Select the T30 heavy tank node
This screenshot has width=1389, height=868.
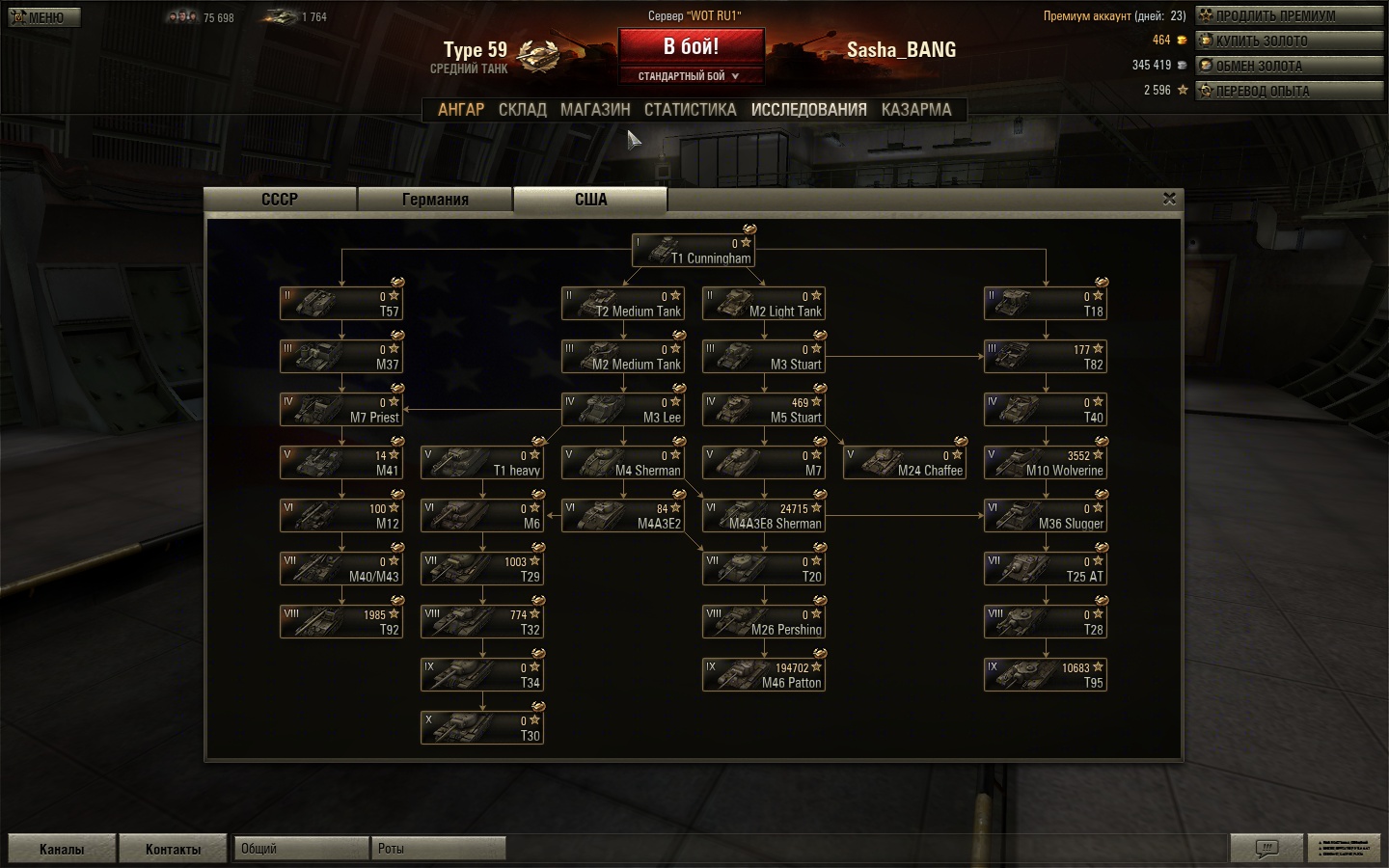(x=482, y=728)
